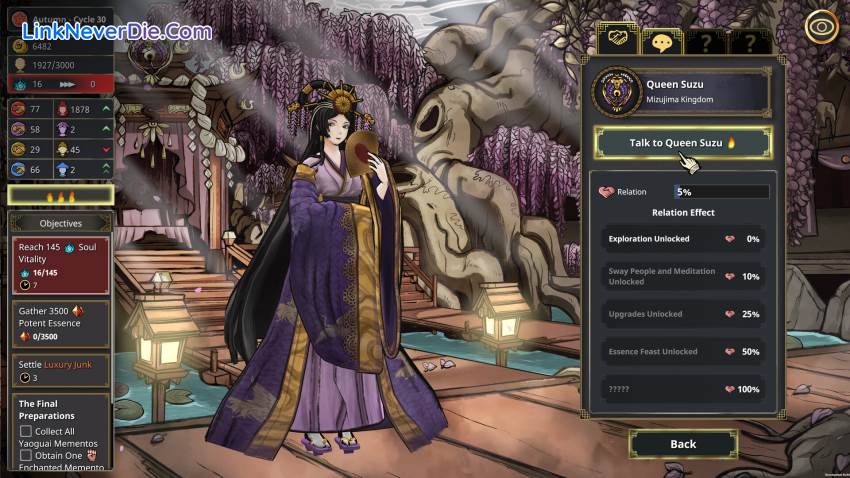Switch to the handshake relation tab
This screenshot has width=850, height=478.
(x=618, y=40)
